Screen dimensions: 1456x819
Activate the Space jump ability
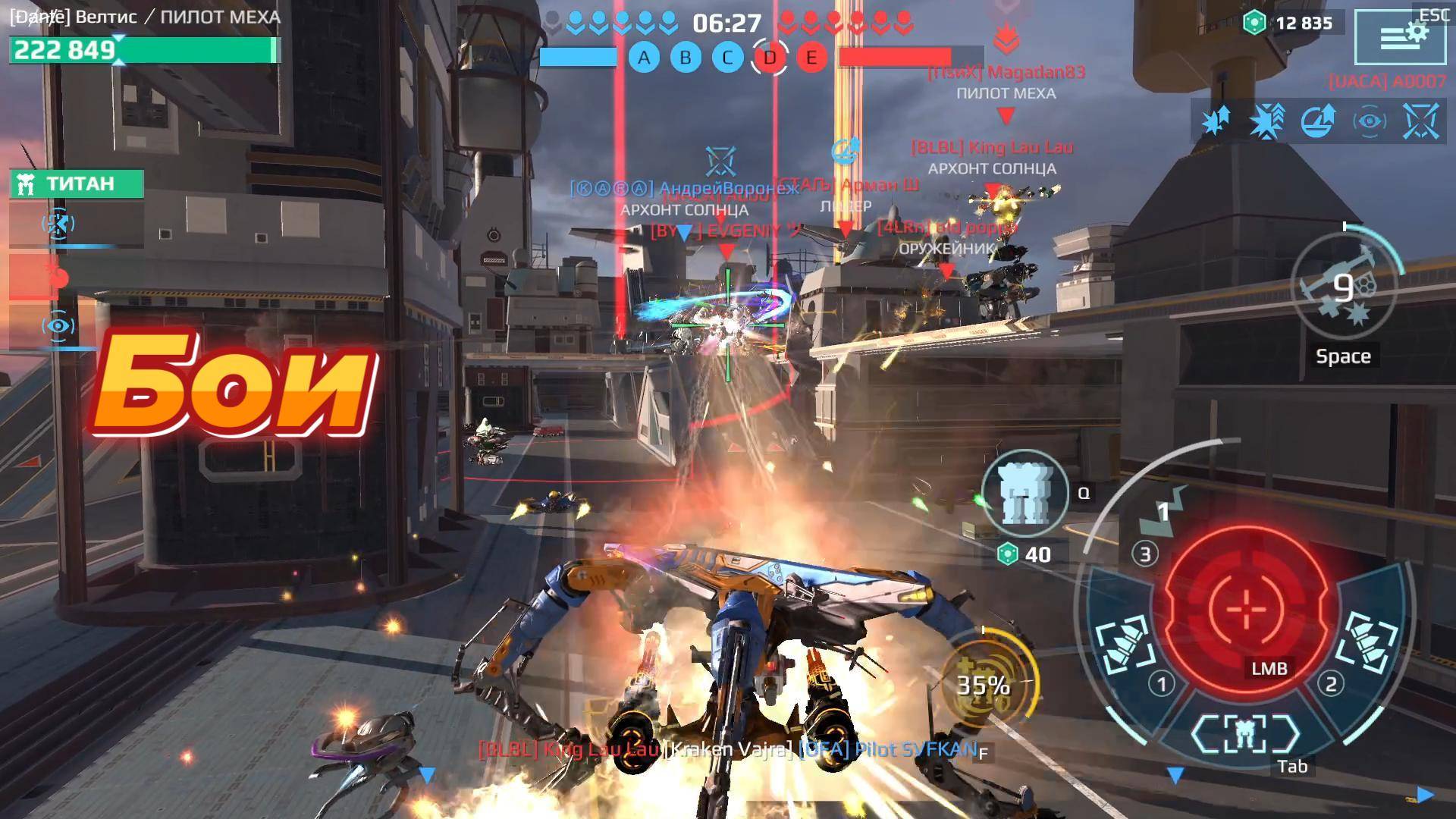pos(1343,290)
